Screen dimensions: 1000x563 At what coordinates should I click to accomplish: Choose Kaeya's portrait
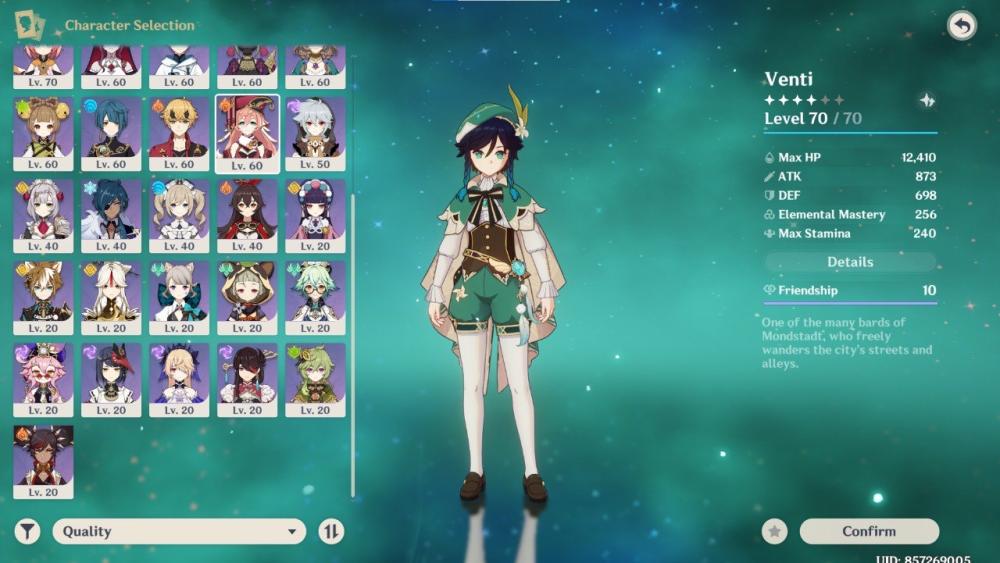pyautogui.click(x=111, y=215)
